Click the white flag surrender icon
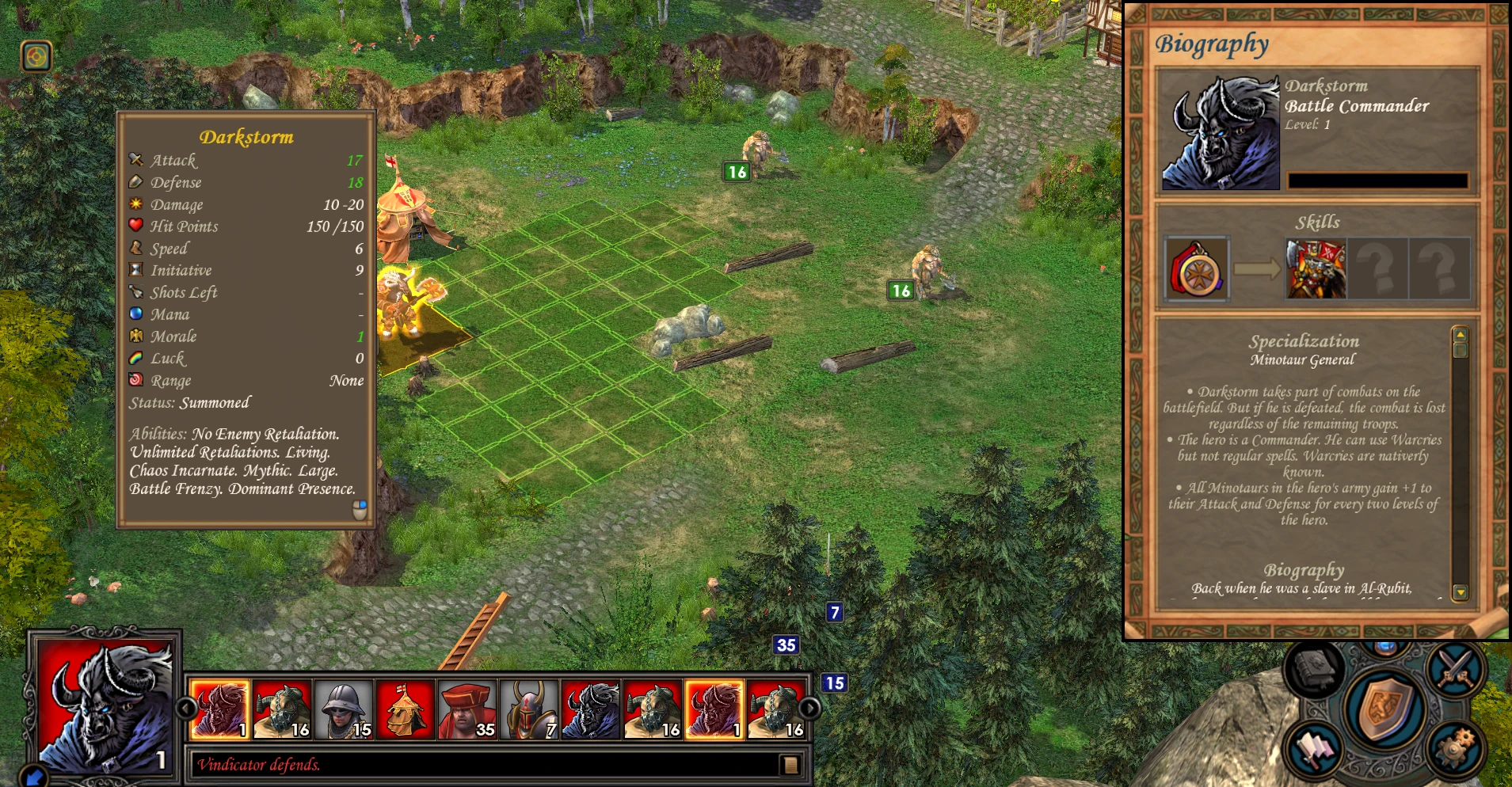Screen dimensions: 1512x787 pyautogui.click(x=1314, y=751)
